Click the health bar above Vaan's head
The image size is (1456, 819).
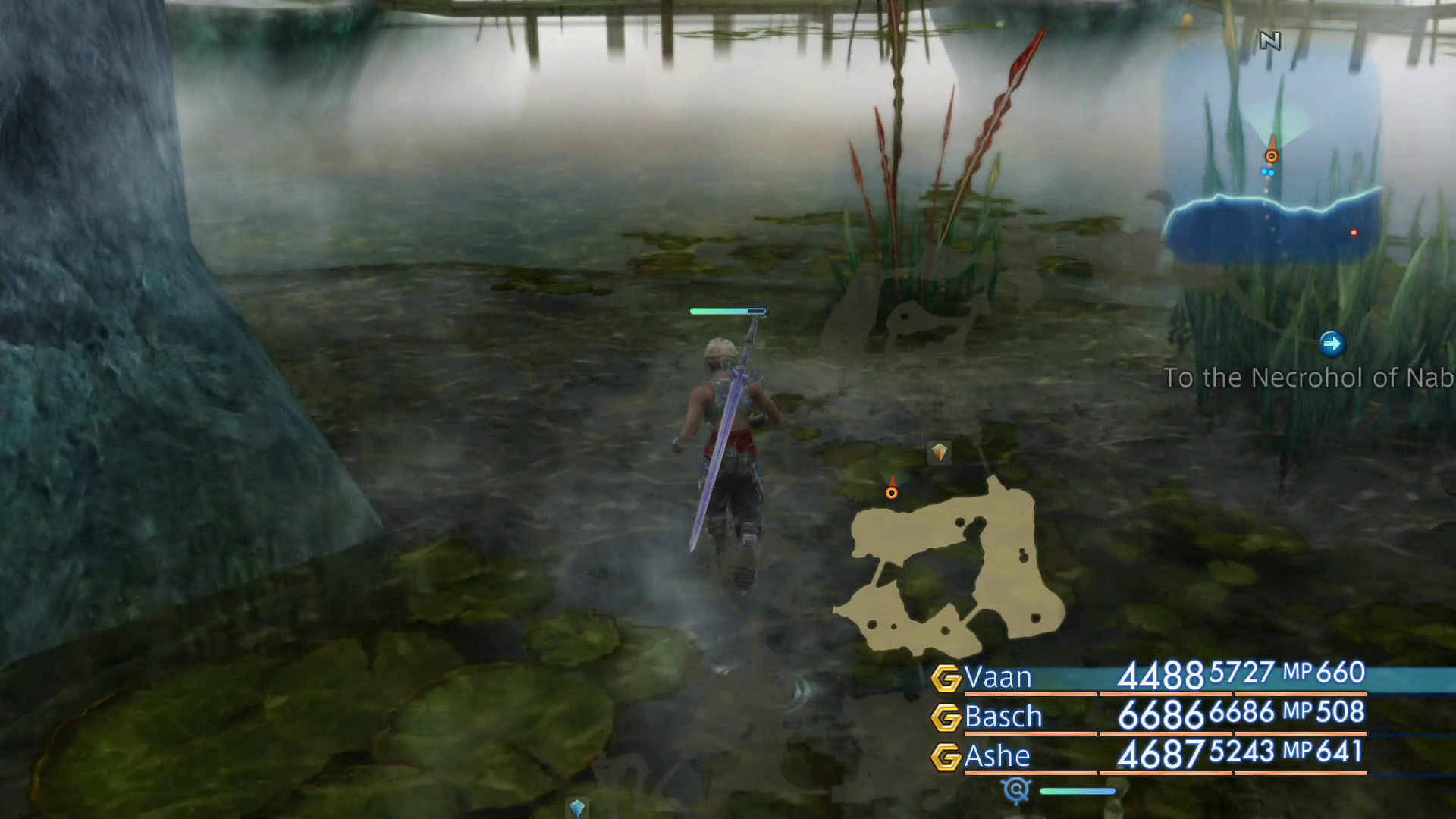[726, 311]
